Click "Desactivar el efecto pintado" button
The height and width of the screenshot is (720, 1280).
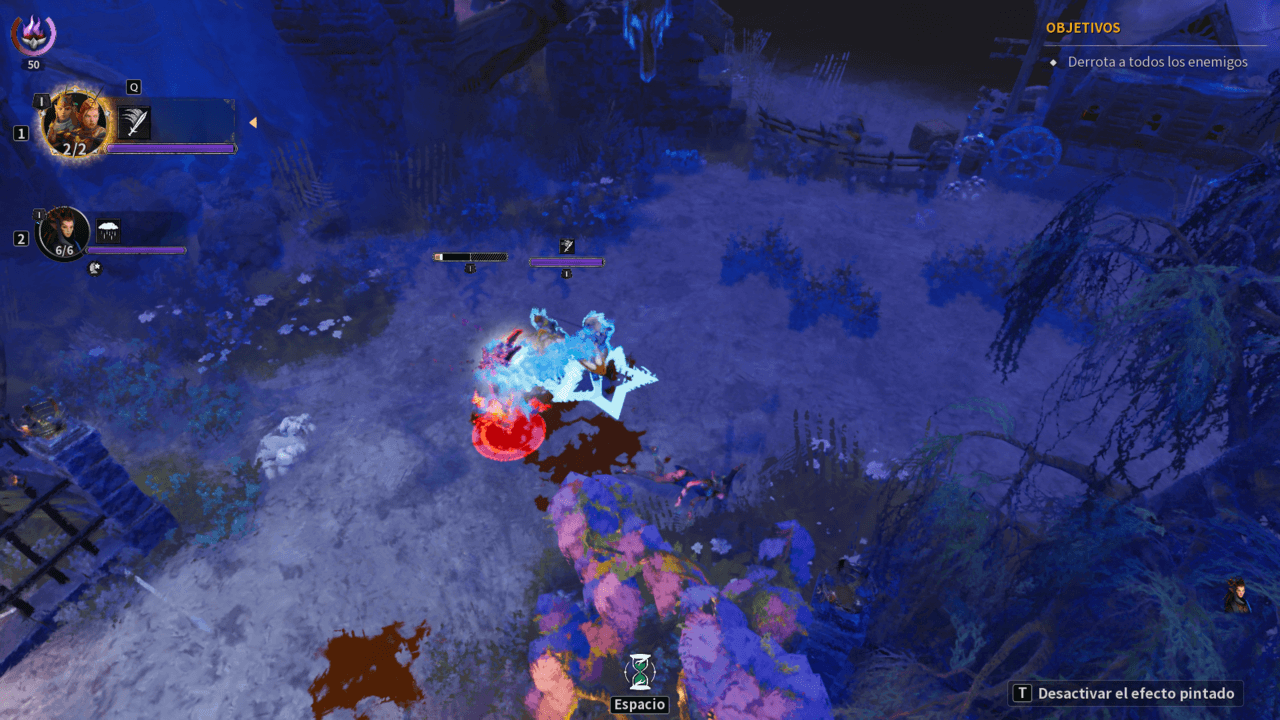(1127, 693)
